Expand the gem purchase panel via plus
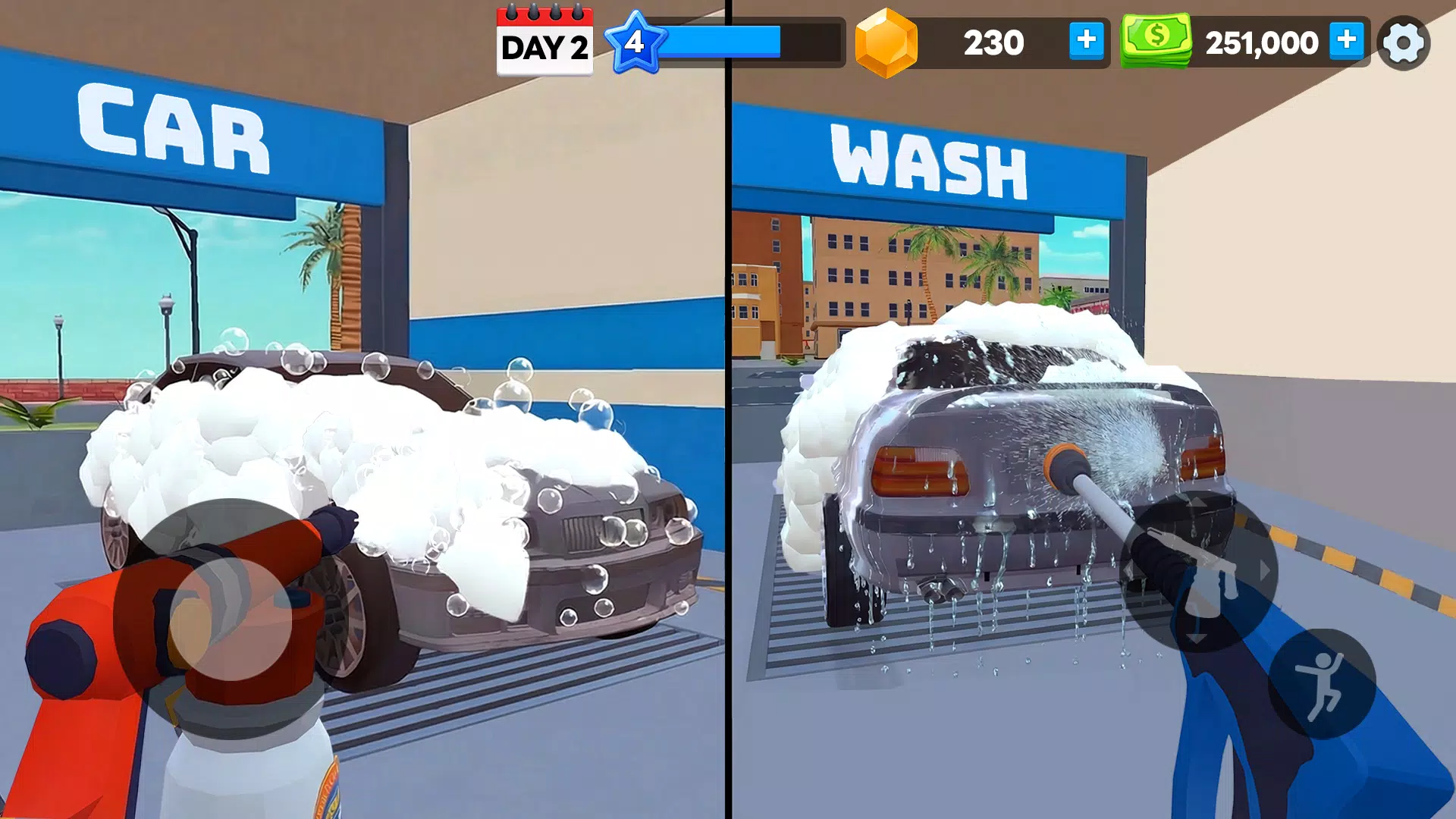The height and width of the screenshot is (819, 1456). pos(1087,42)
